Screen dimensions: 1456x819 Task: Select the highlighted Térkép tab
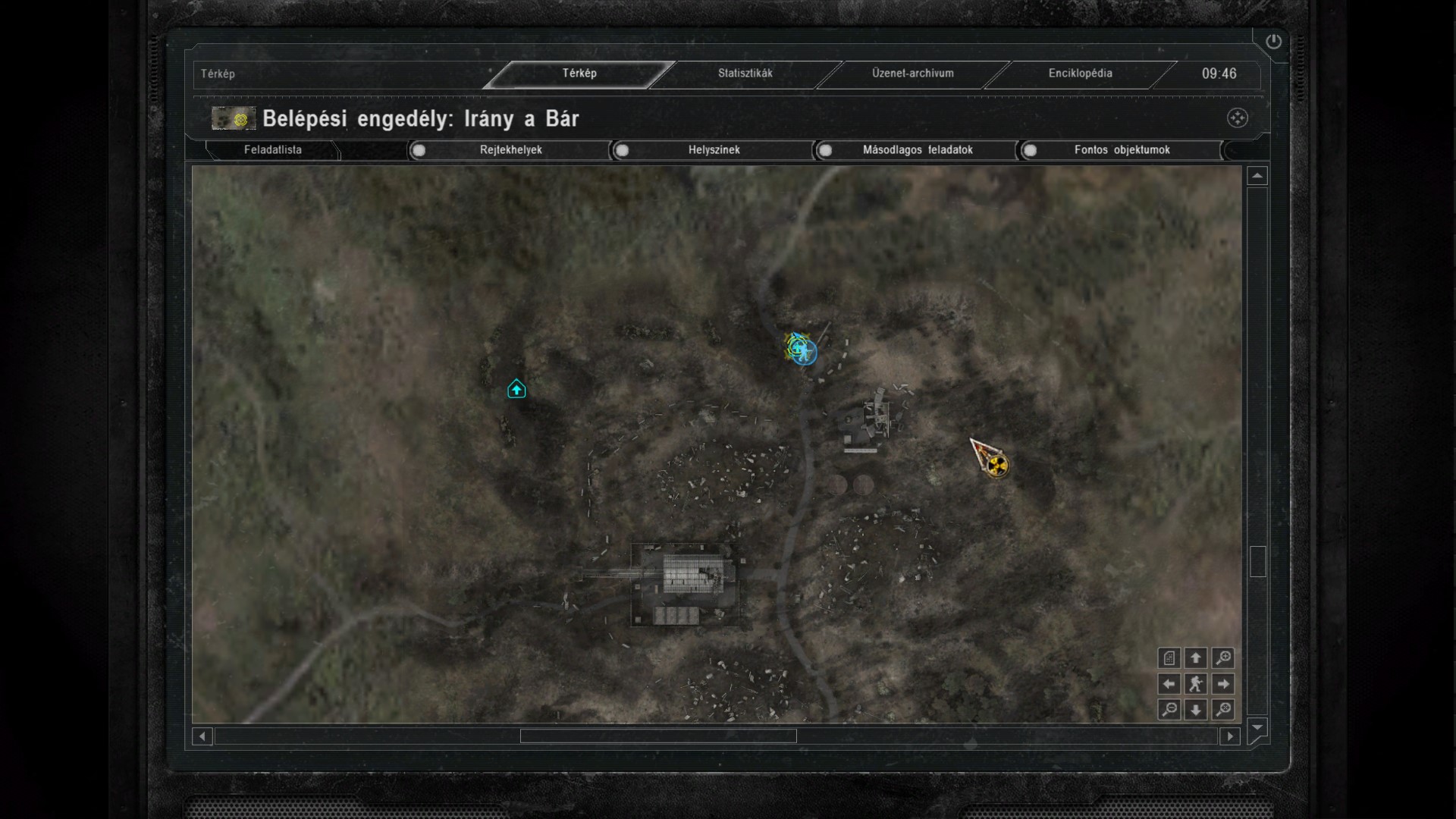click(579, 74)
